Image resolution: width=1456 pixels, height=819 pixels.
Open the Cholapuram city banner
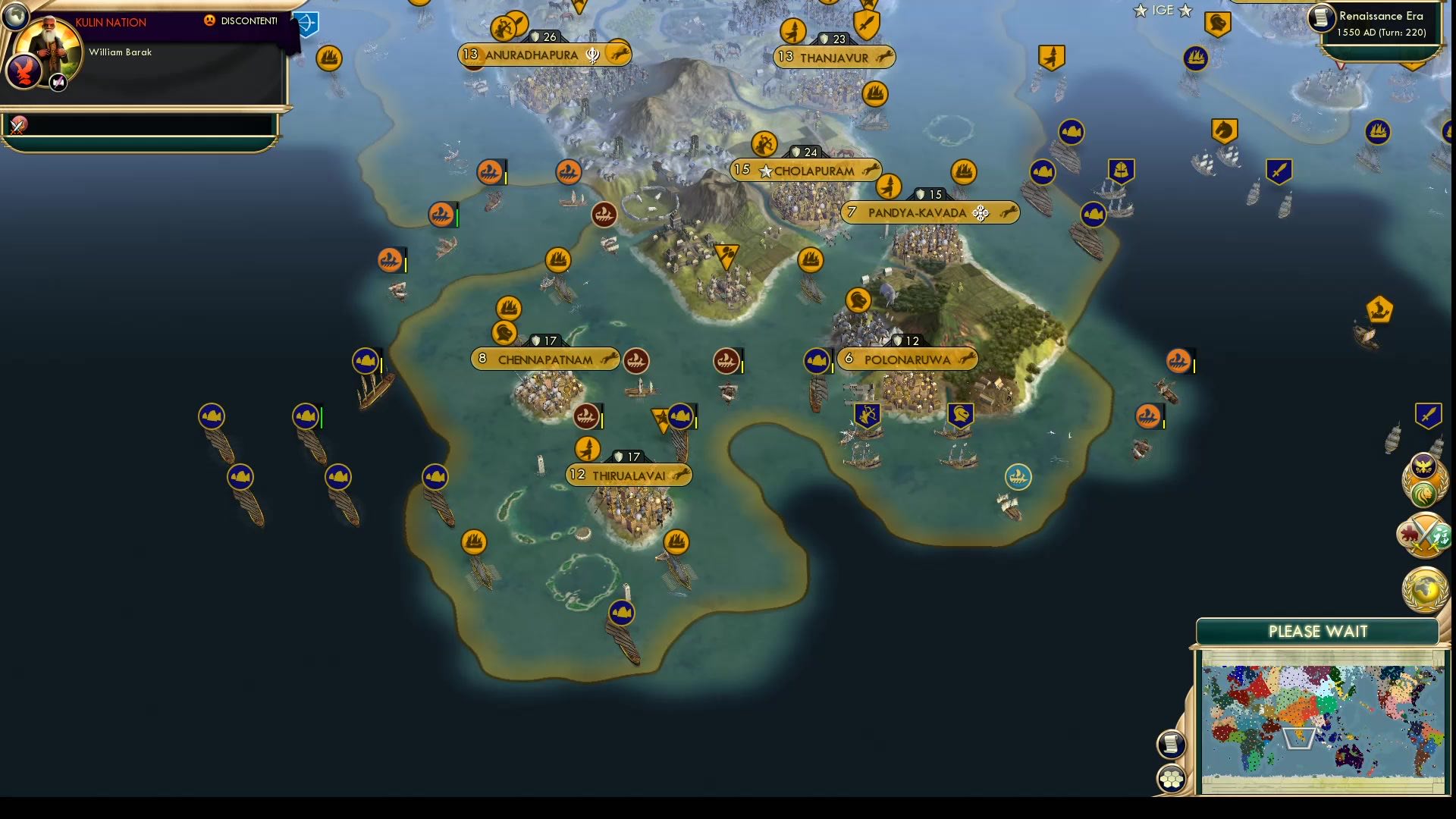(x=806, y=171)
